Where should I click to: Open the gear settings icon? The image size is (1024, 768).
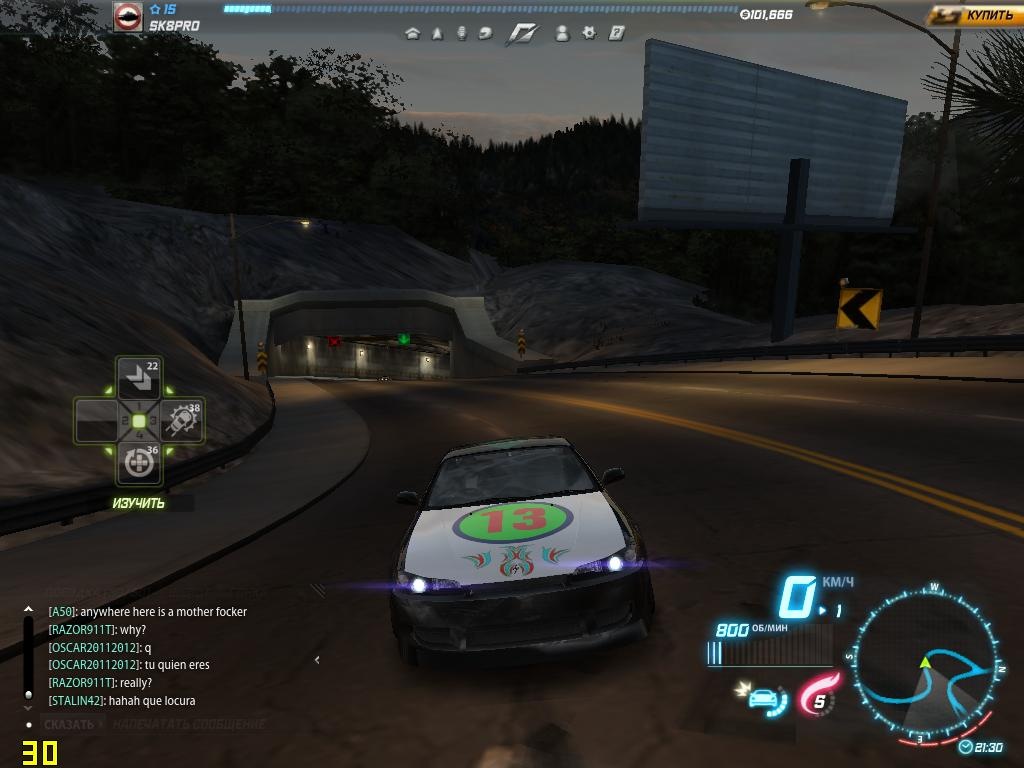click(x=589, y=33)
